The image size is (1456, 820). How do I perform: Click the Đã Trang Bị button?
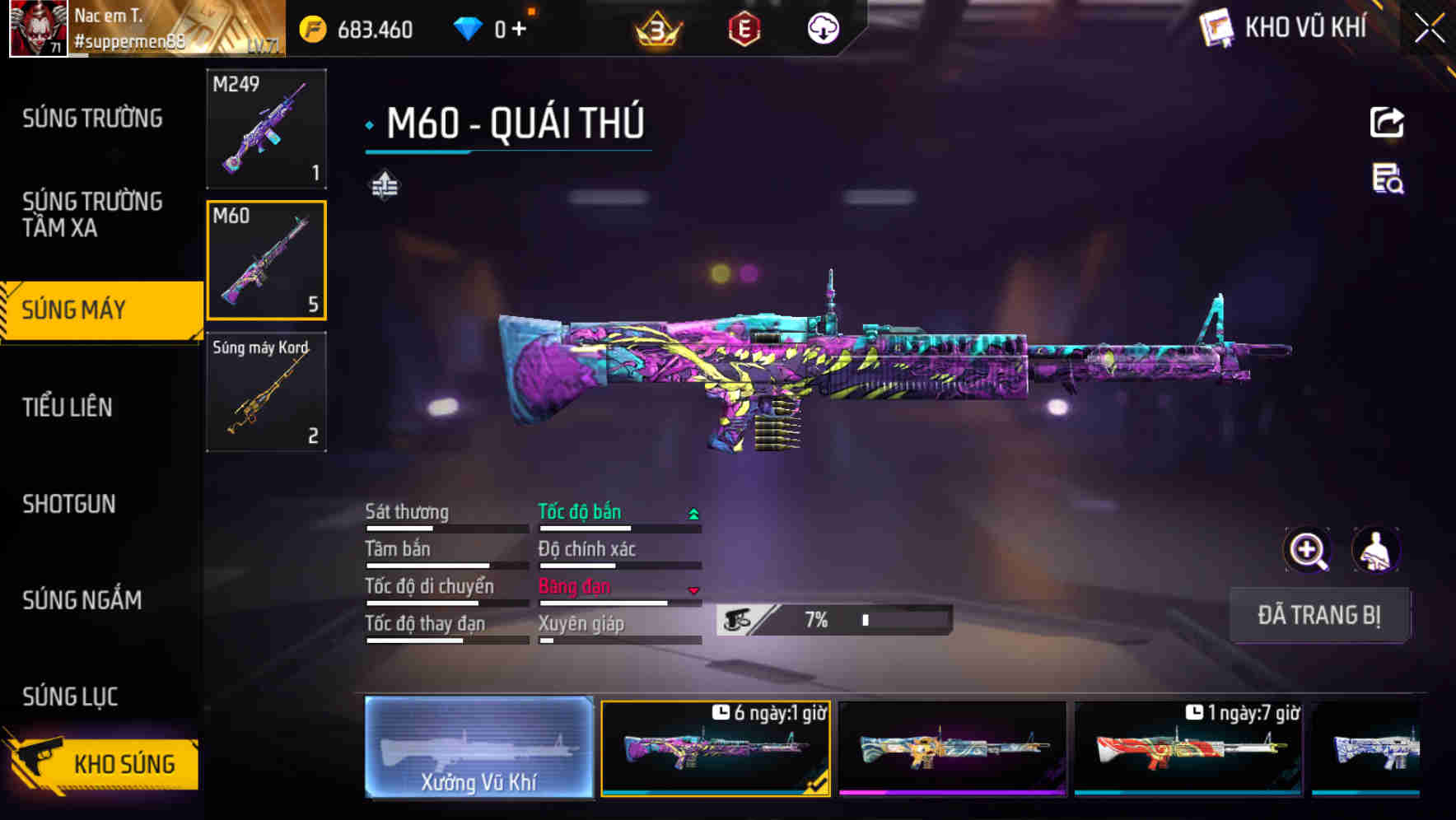(1318, 615)
